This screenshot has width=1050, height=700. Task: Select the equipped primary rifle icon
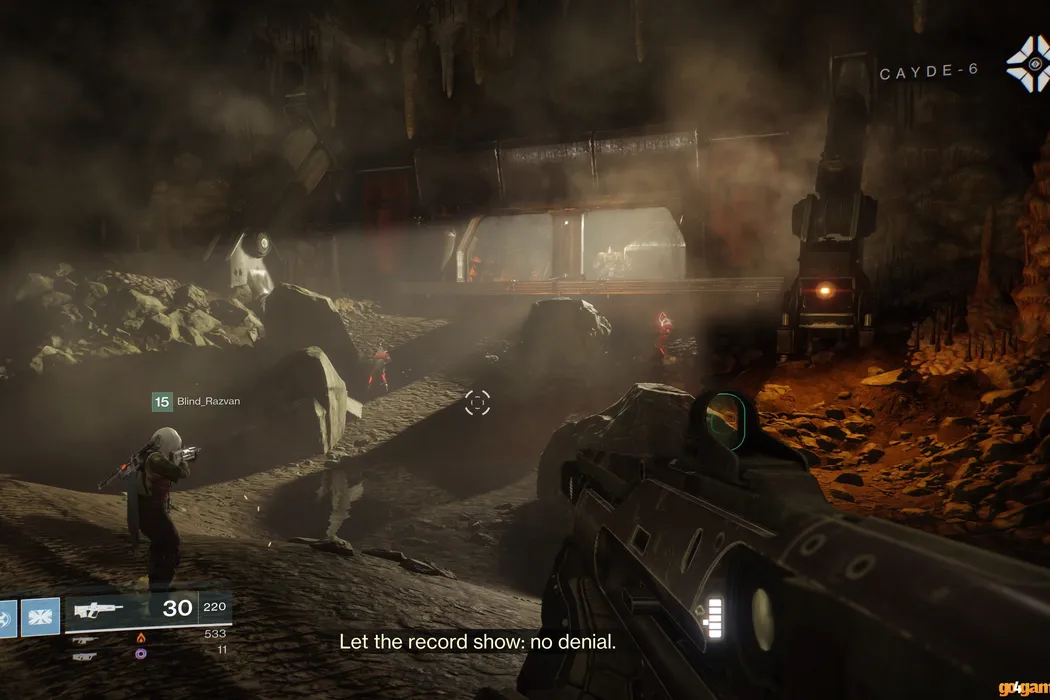coord(98,609)
